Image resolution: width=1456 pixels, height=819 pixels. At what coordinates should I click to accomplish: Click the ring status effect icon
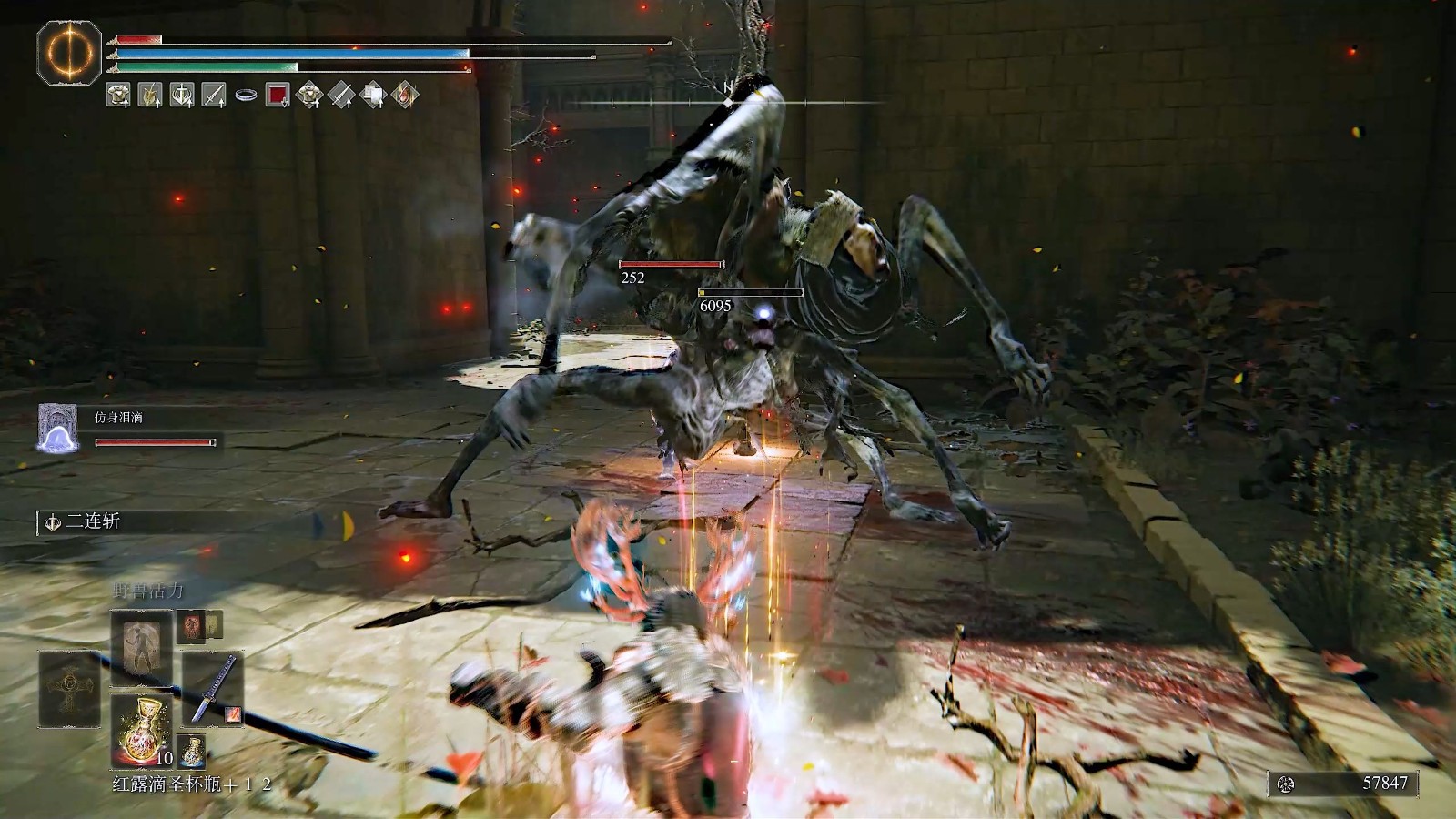pyautogui.click(x=246, y=94)
